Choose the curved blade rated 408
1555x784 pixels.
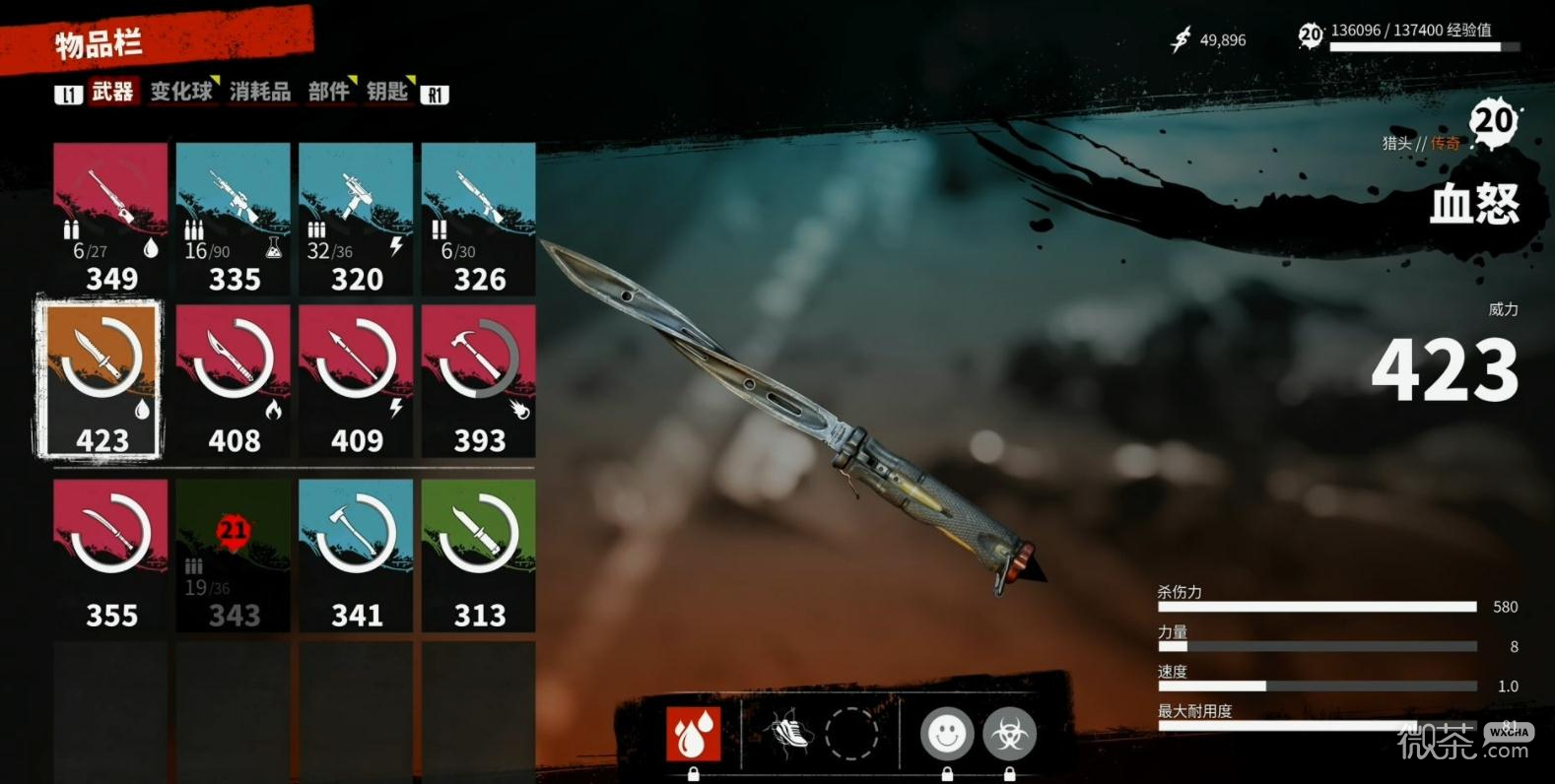[234, 380]
